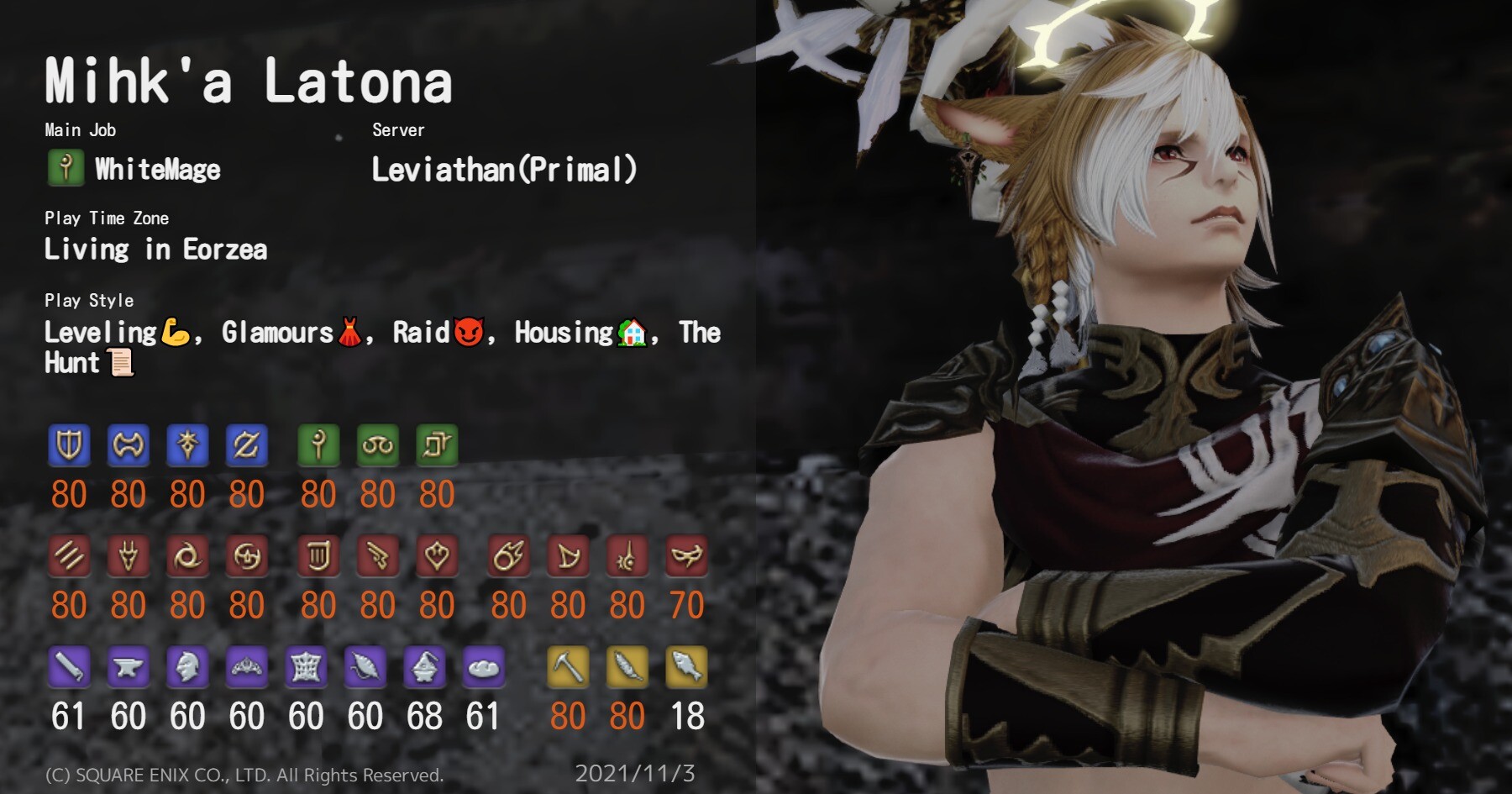Select the Goldsmith tiara icon
This screenshot has height=794, width=1512.
click(246, 668)
